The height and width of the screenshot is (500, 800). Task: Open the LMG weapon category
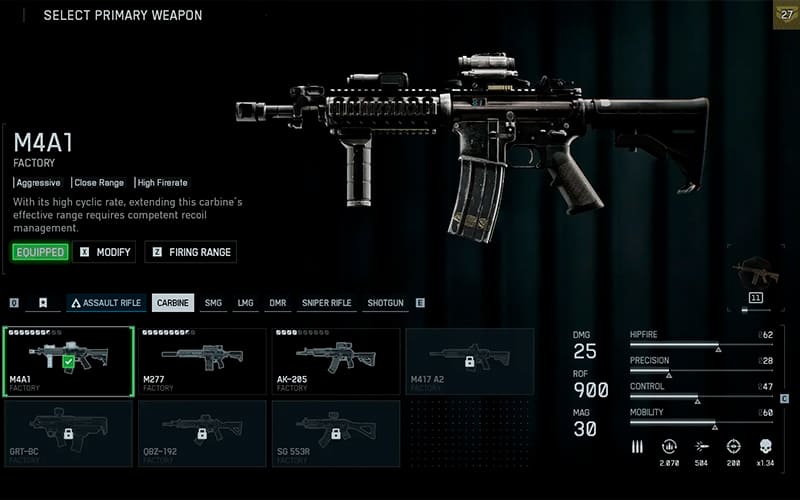tap(245, 303)
